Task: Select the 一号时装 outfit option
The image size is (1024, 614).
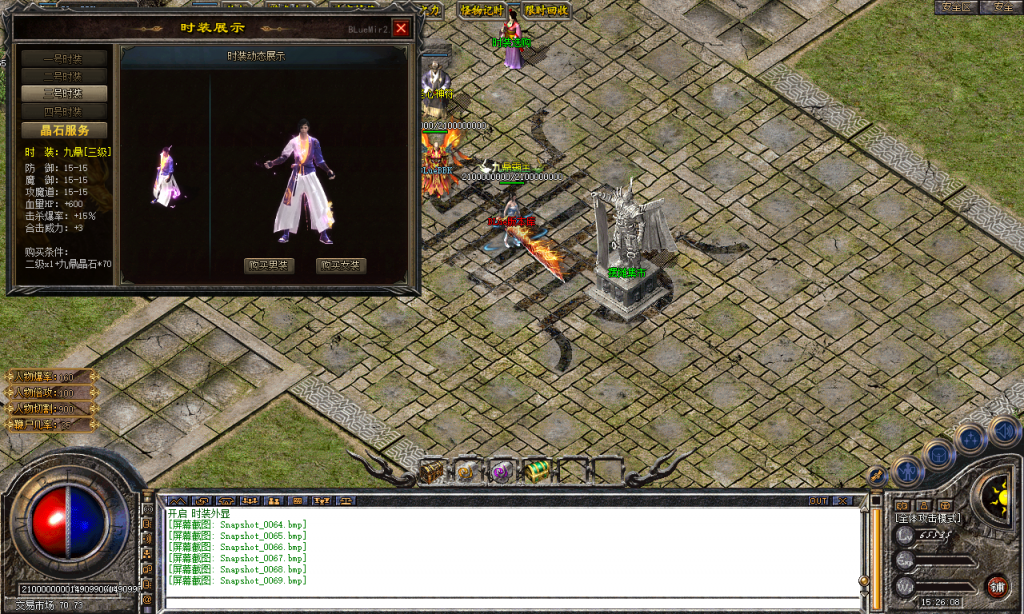Action: 64,58
